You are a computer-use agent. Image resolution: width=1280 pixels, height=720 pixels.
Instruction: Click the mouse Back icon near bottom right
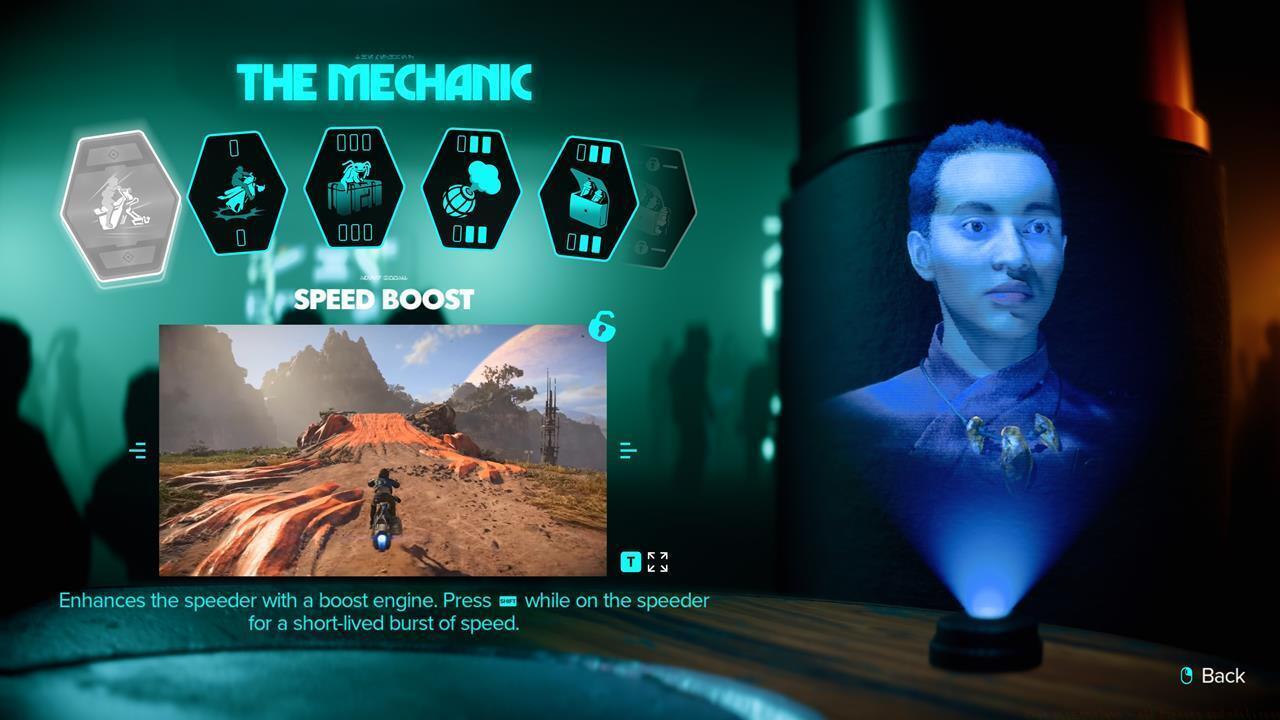click(1188, 676)
